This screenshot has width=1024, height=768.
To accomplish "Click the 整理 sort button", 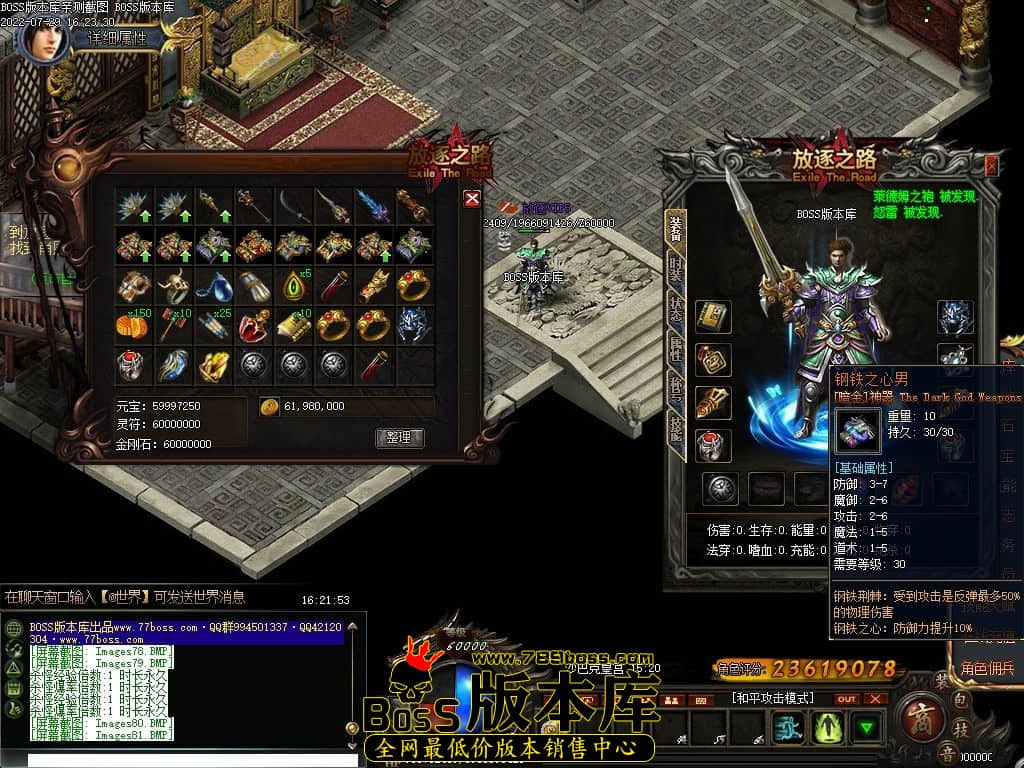I will click(x=399, y=438).
